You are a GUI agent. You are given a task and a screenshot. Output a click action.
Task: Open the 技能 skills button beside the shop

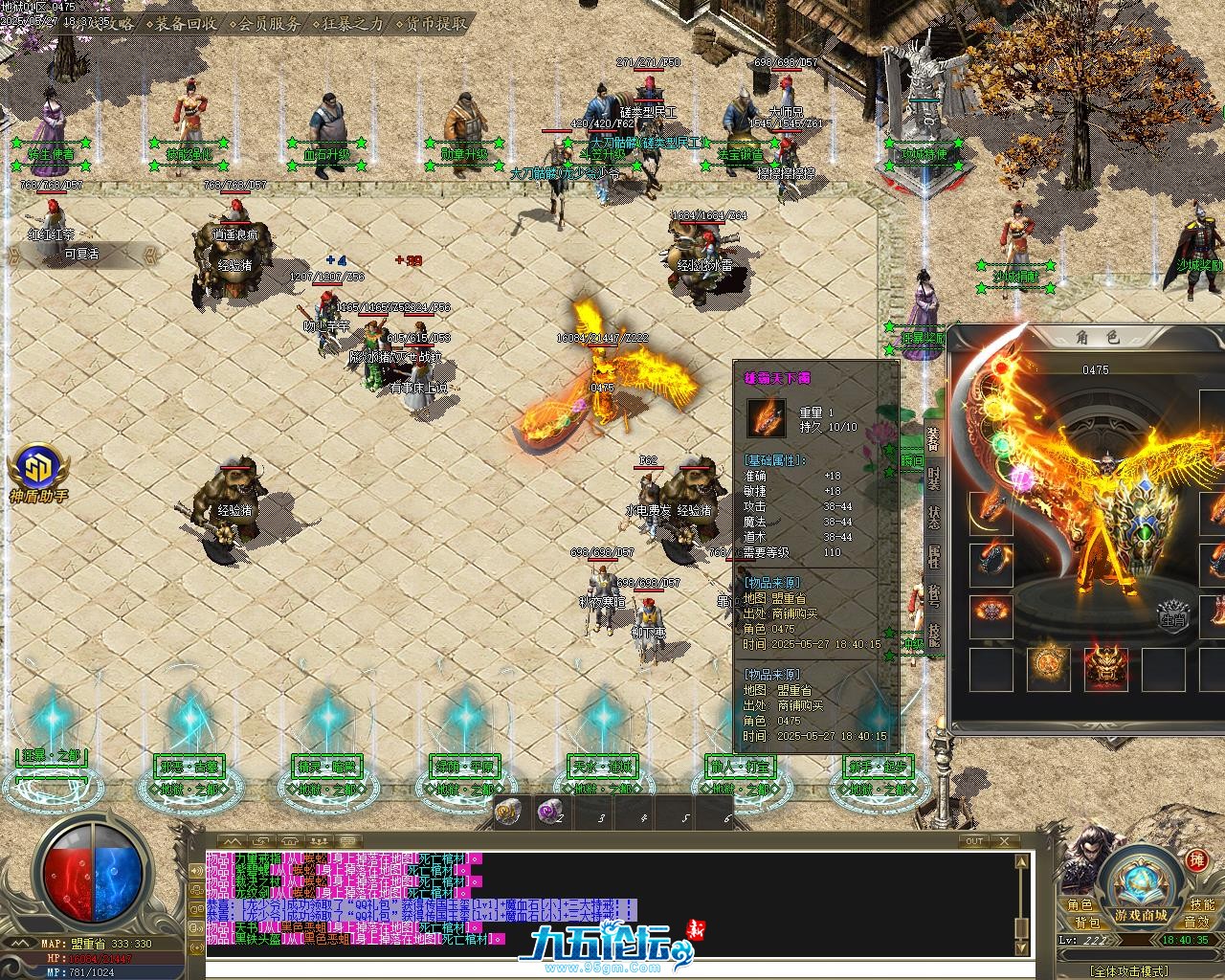coord(1201,905)
